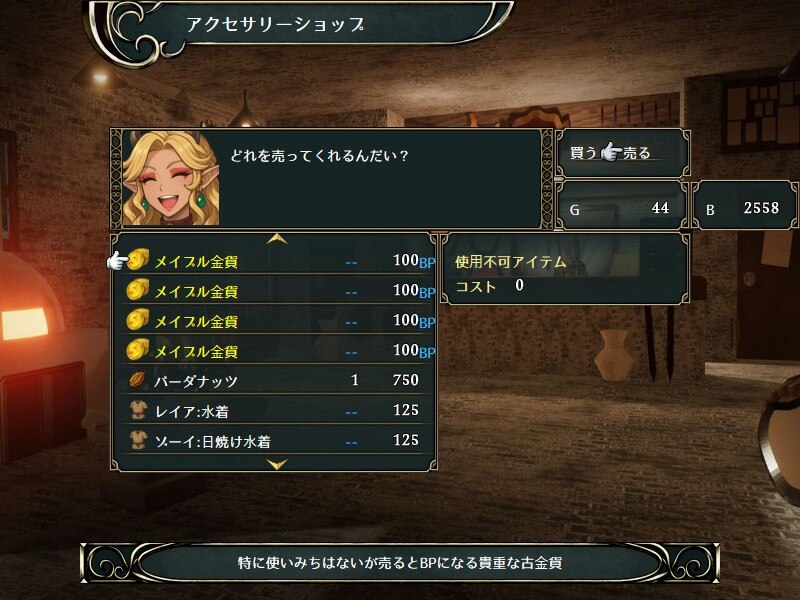Pick ゾーイ:日焼け水着 item row
Screen dimensions: 800x600
275,440
